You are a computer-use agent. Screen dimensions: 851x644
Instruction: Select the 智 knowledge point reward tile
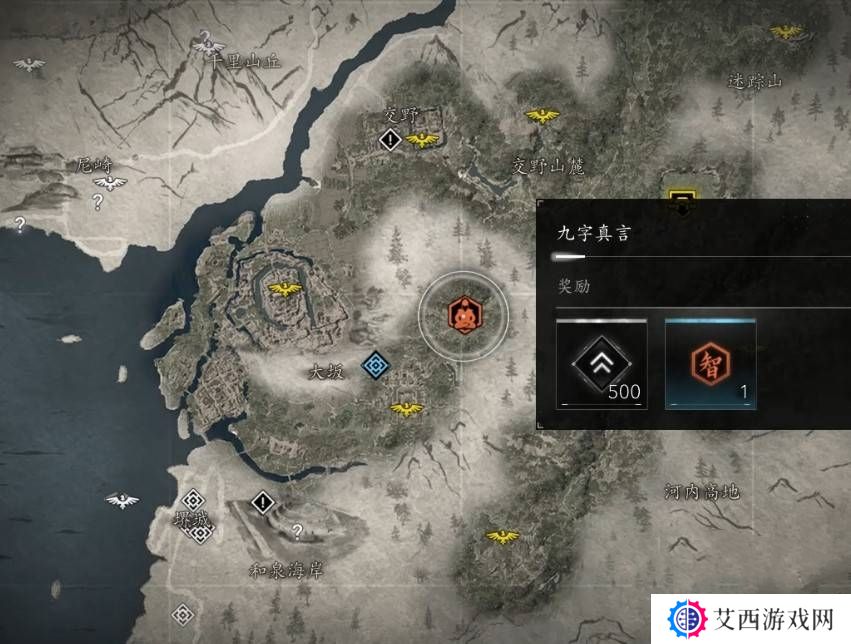pos(710,364)
